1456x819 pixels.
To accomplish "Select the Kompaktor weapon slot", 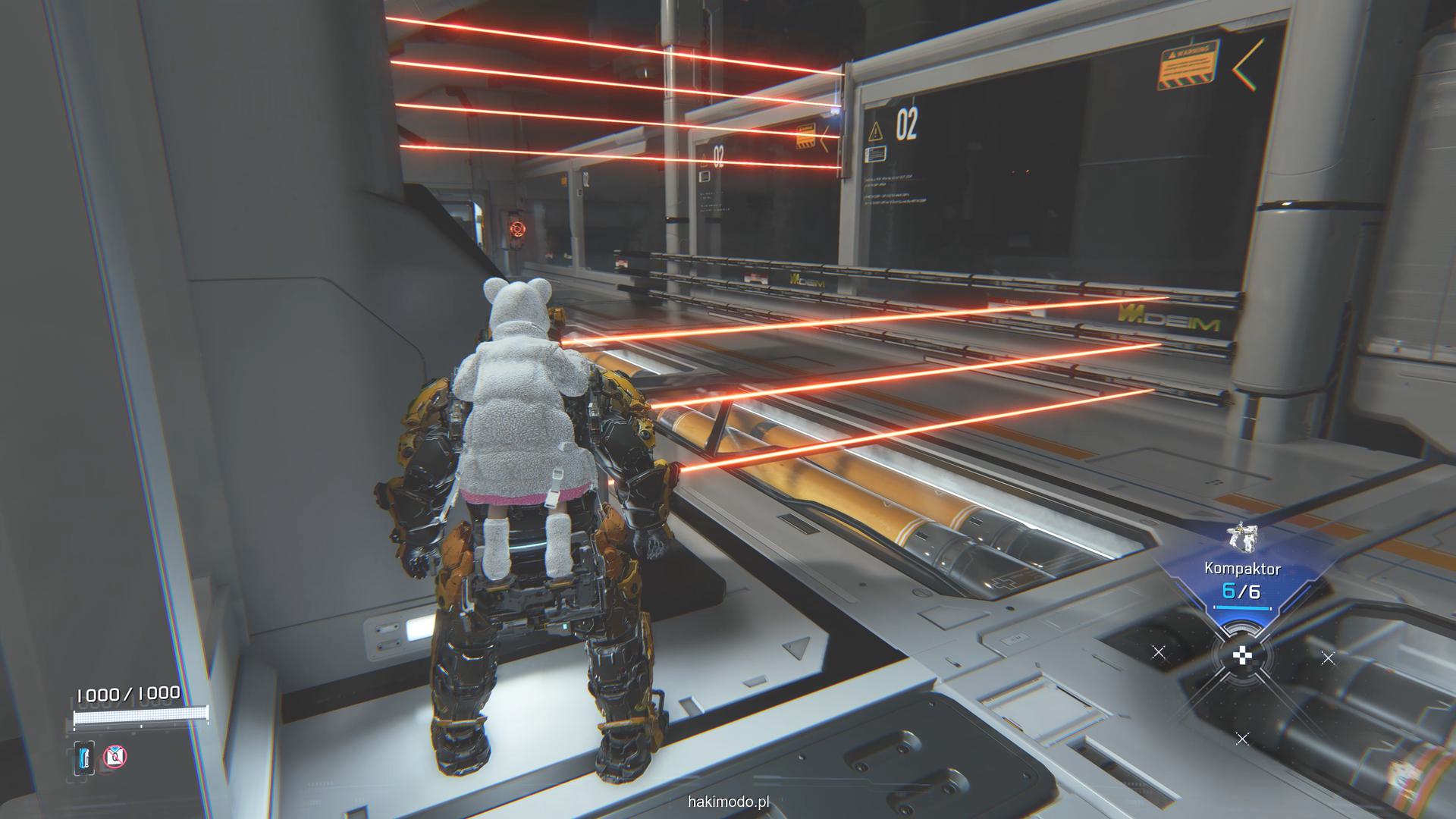I will point(1242,569).
